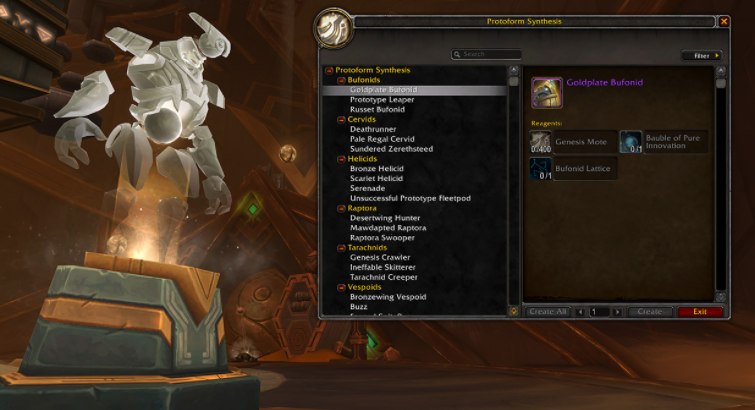Click the Create All button

tap(548, 312)
